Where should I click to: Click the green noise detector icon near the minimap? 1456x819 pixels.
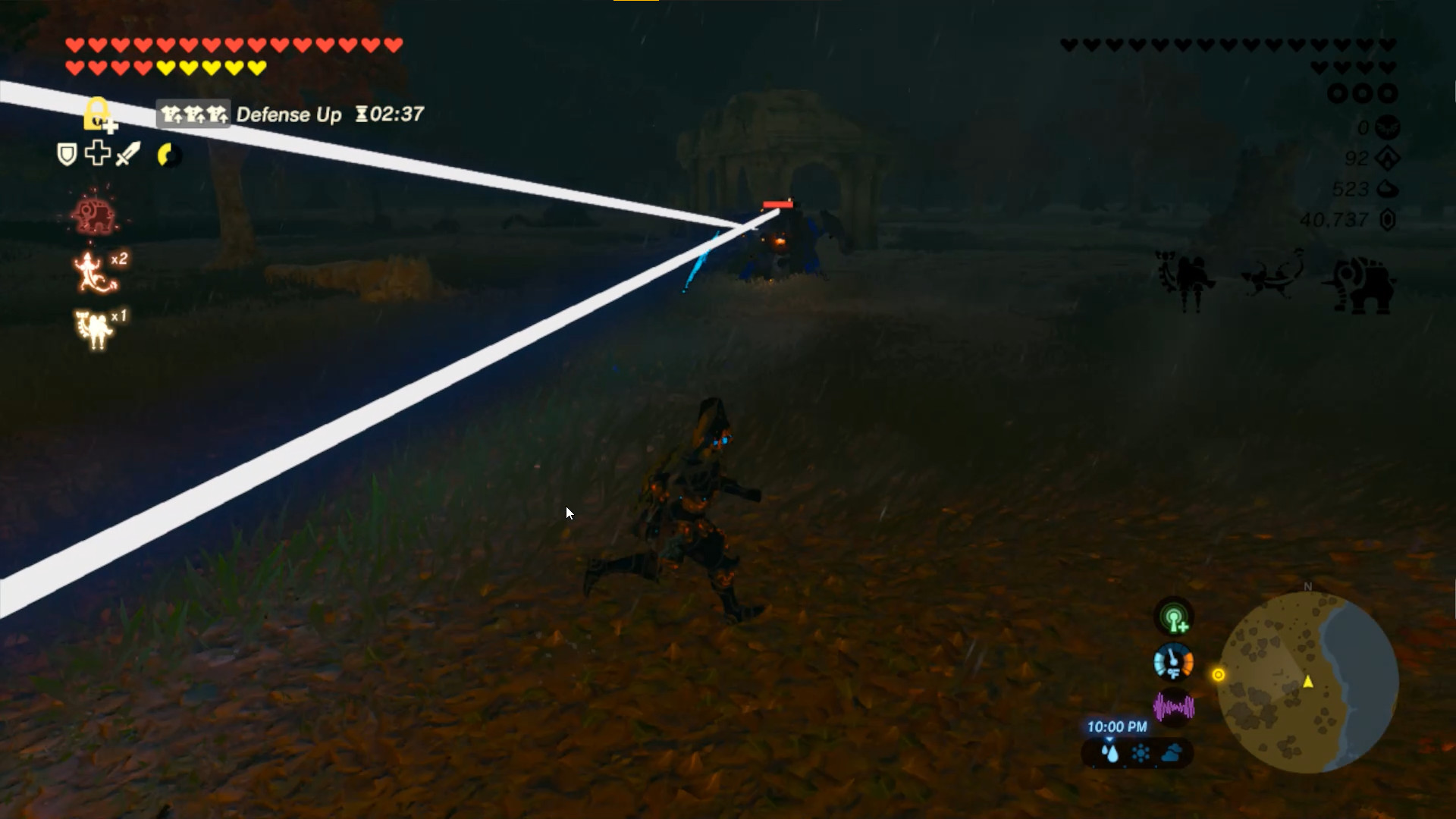(x=1175, y=617)
